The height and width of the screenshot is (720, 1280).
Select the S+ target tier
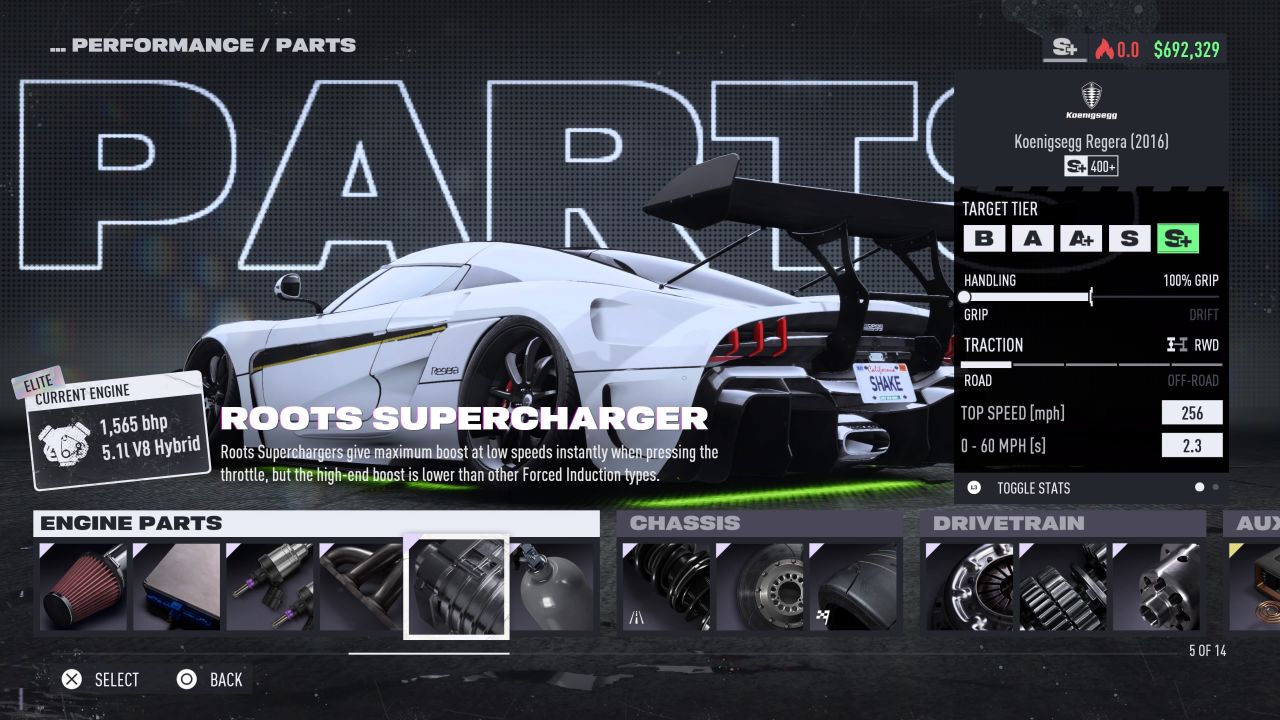[1178, 238]
